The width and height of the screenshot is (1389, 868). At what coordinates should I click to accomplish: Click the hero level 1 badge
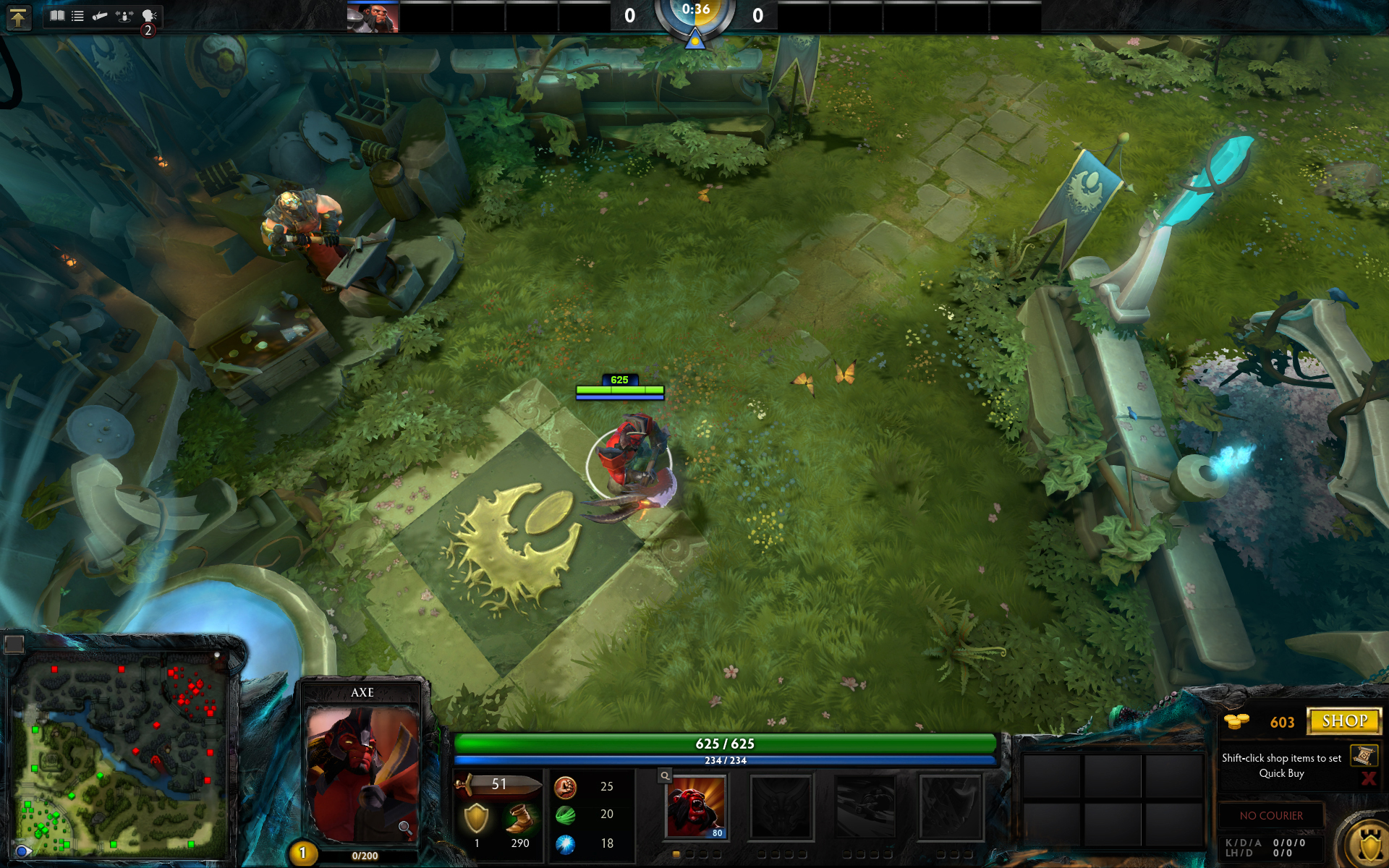[x=302, y=854]
